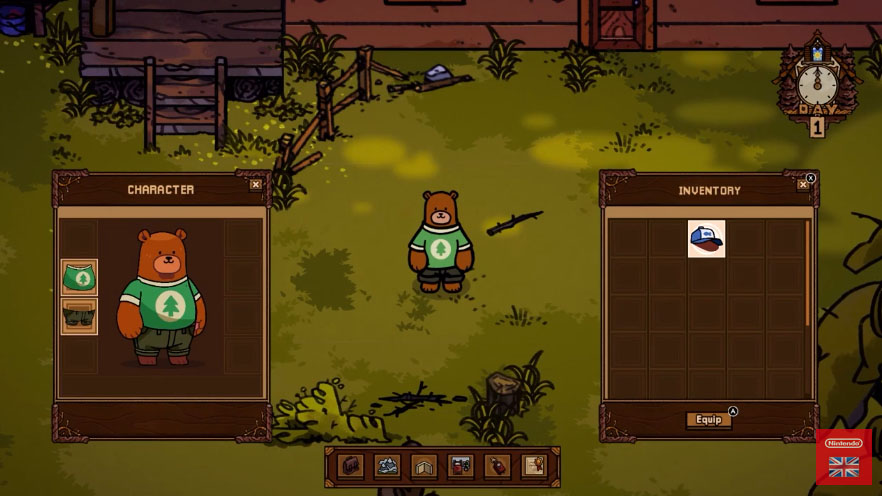Select the equipped green tree shirt slot
882x496 pixels.
[79, 277]
